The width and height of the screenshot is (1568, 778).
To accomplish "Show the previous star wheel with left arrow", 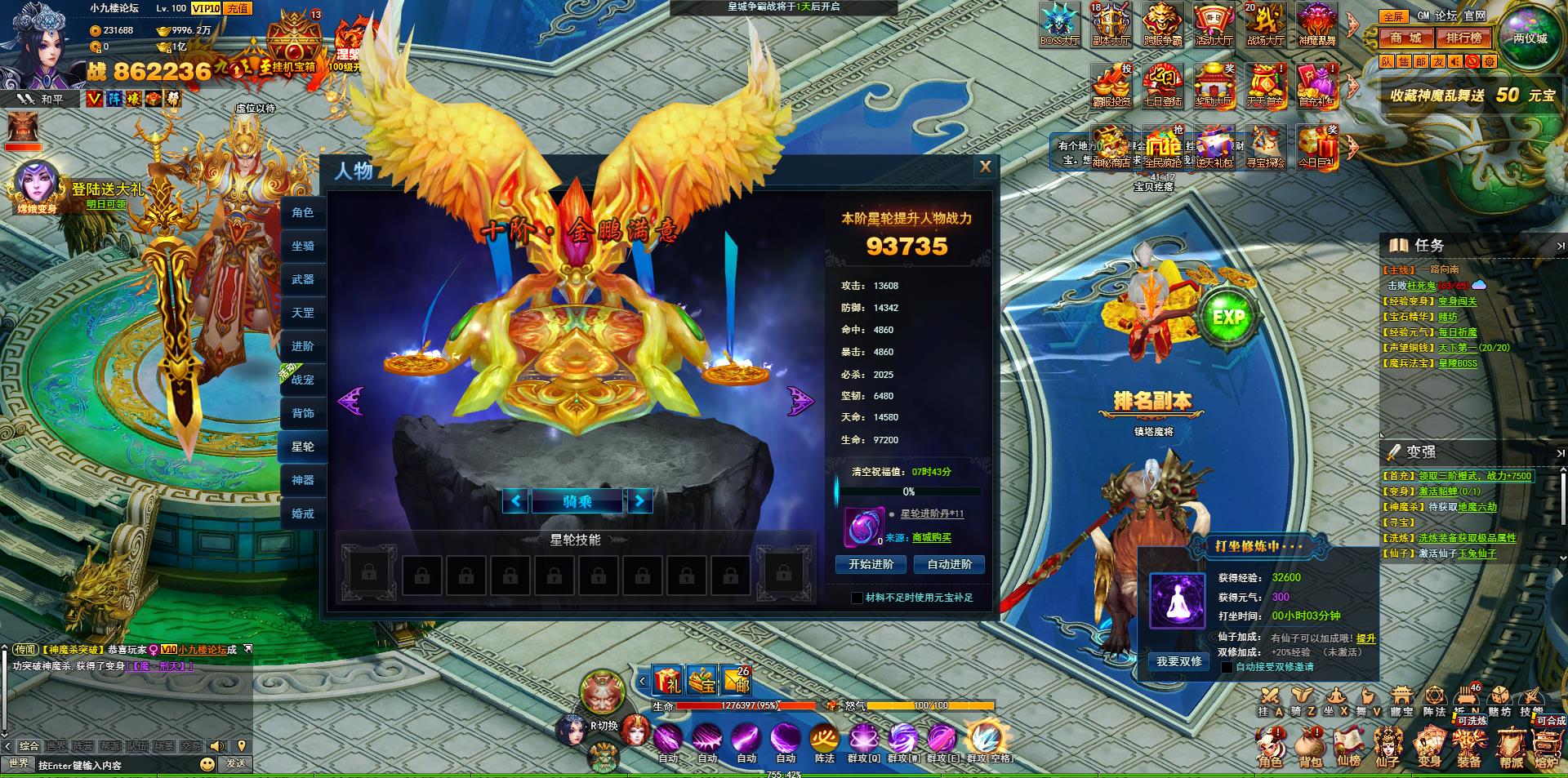I will [350, 401].
